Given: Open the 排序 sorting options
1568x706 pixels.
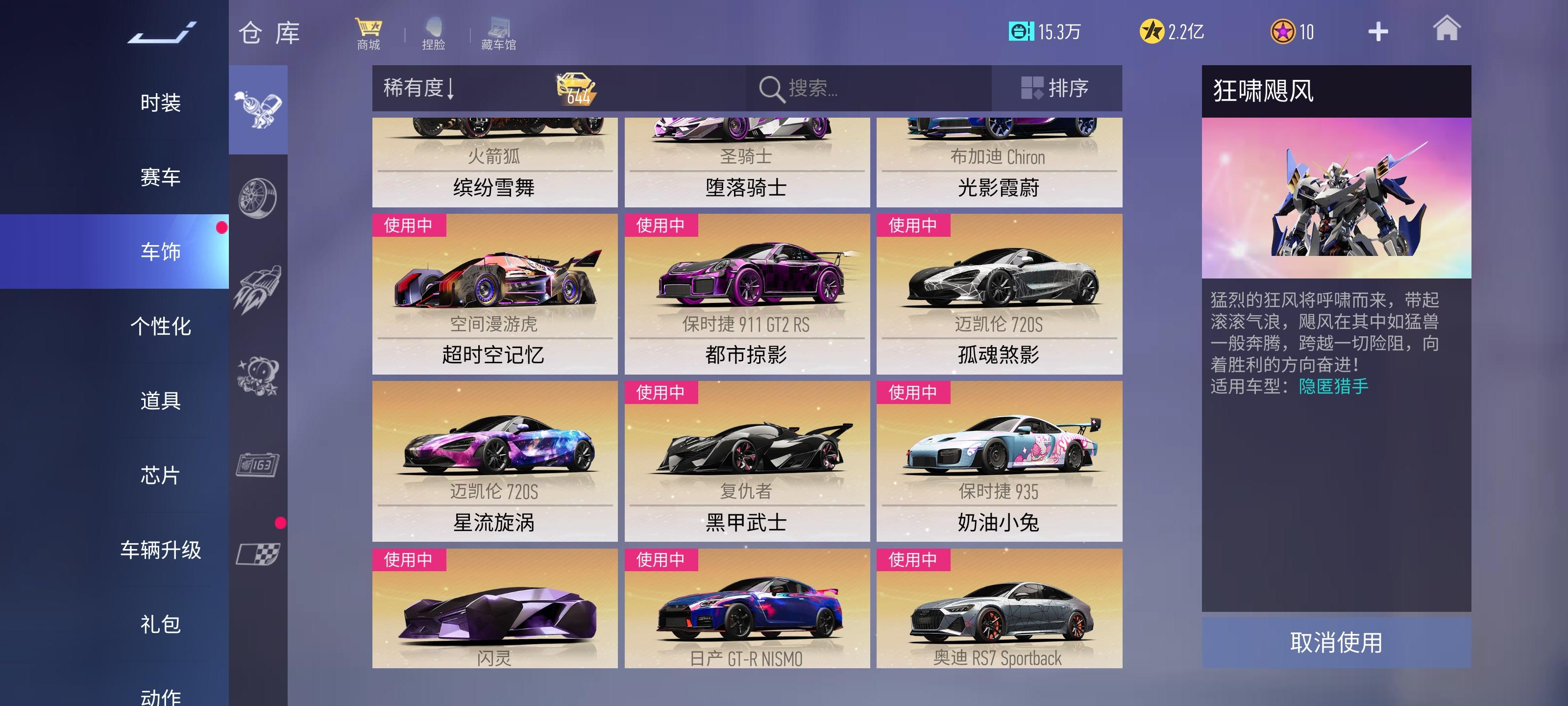Looking at the screenshot, I should 1058,88.
